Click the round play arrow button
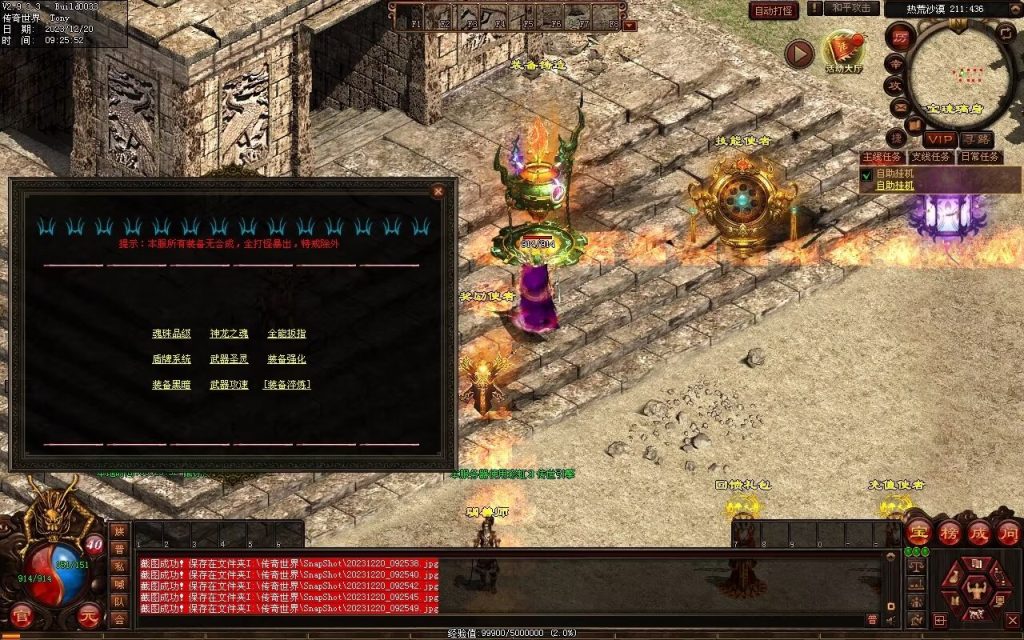The image size is (1024, 640). click(798, 53)
